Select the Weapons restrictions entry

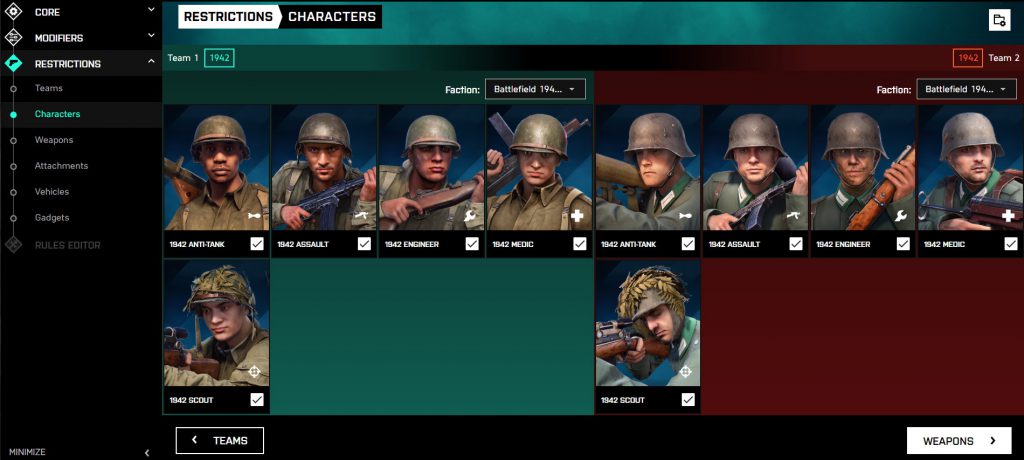[54, 140]
